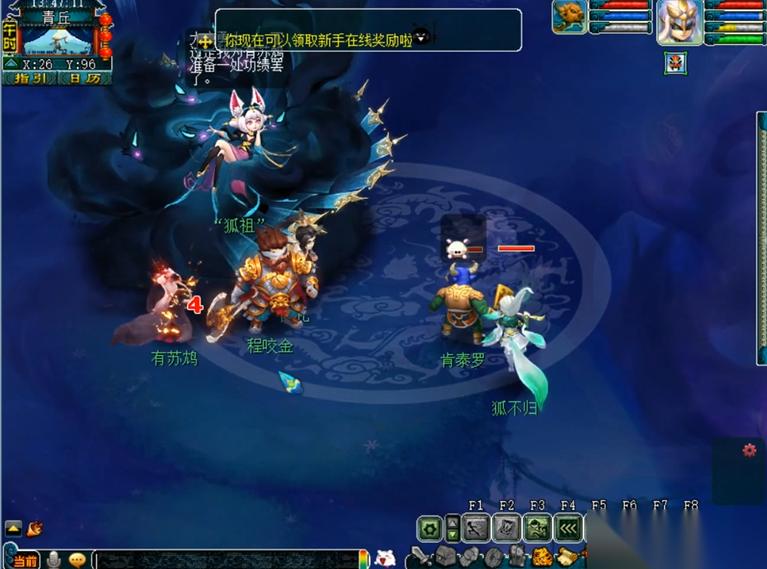Screen dimensions: 767x569
Task: Open the 日历 calendar button
Action: click(x=86, y=78)
